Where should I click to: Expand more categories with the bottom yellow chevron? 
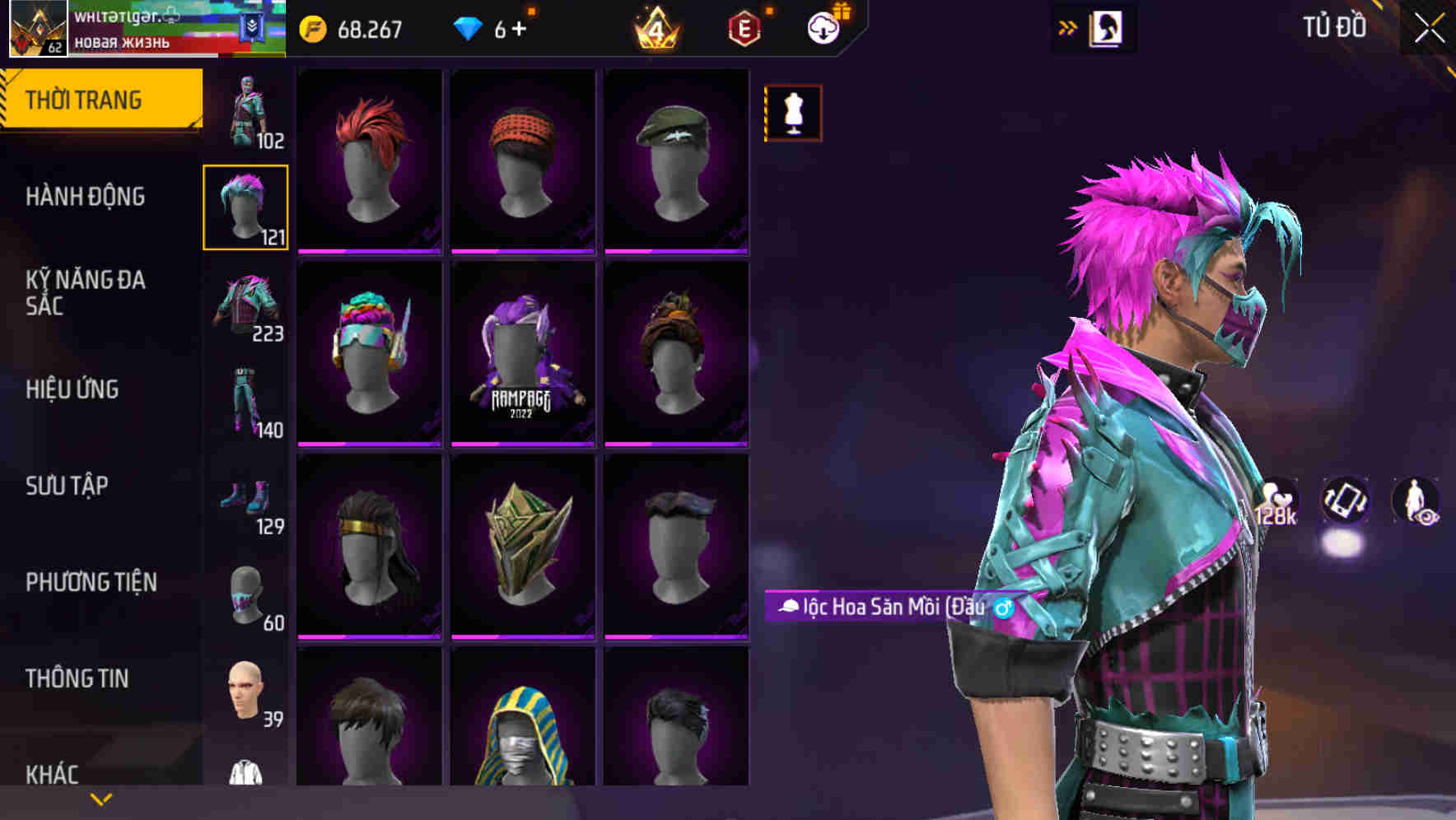(99, 799)
